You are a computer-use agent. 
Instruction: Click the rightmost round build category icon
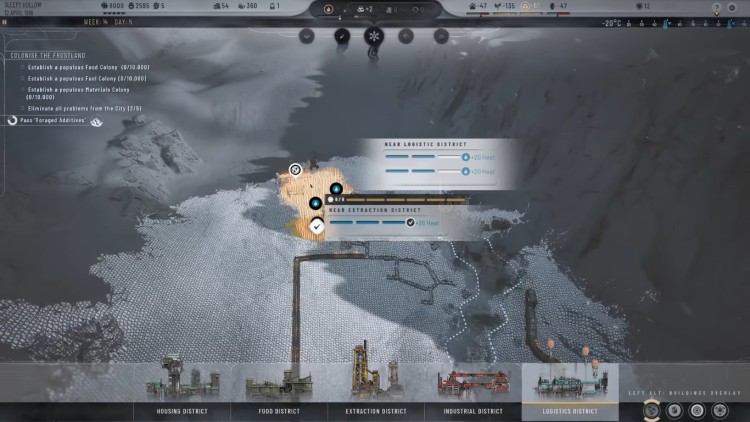point(722,410)
